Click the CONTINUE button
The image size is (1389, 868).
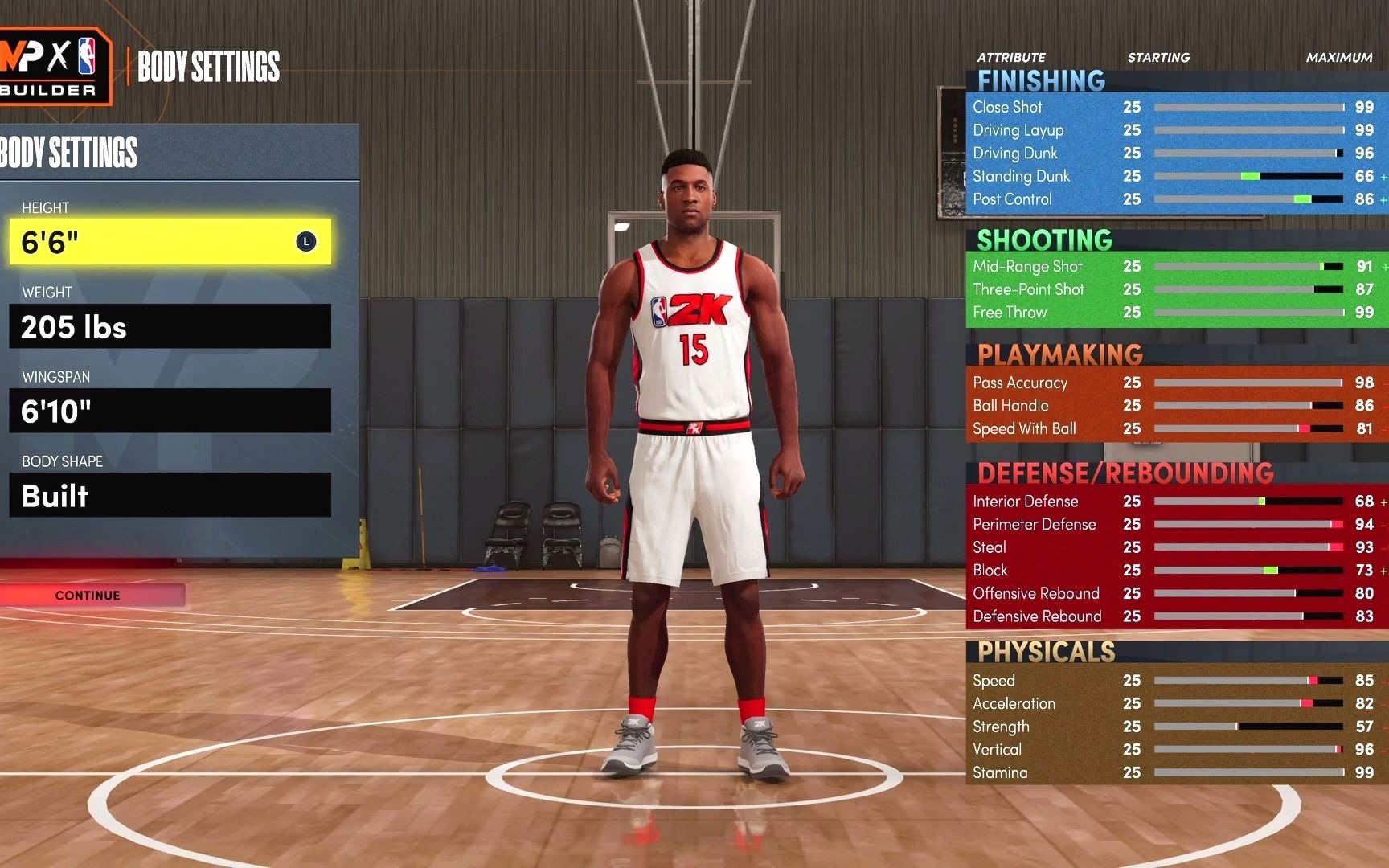click(x=87, y=595)
